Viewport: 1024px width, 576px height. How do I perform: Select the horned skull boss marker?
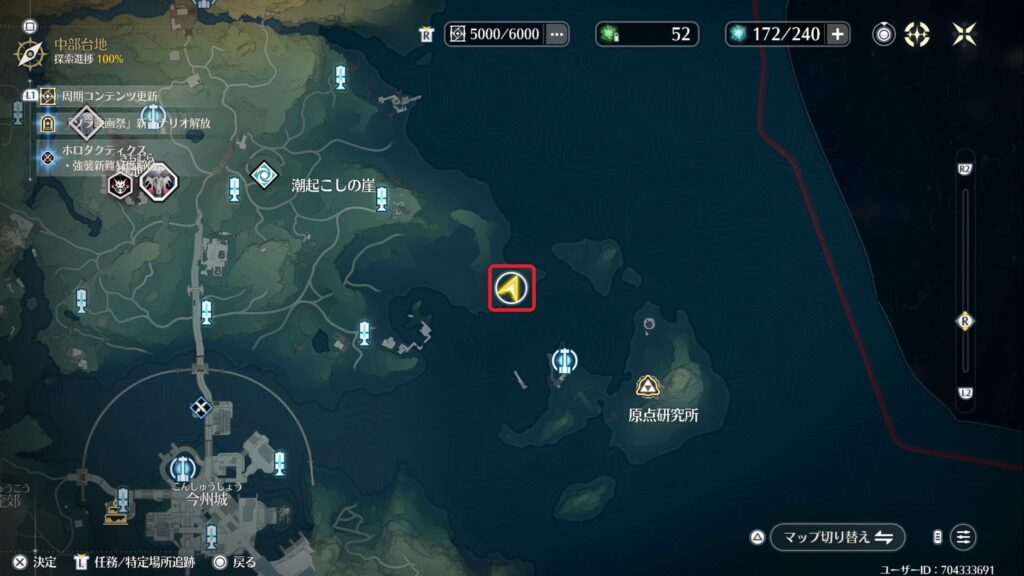point(121,184)
